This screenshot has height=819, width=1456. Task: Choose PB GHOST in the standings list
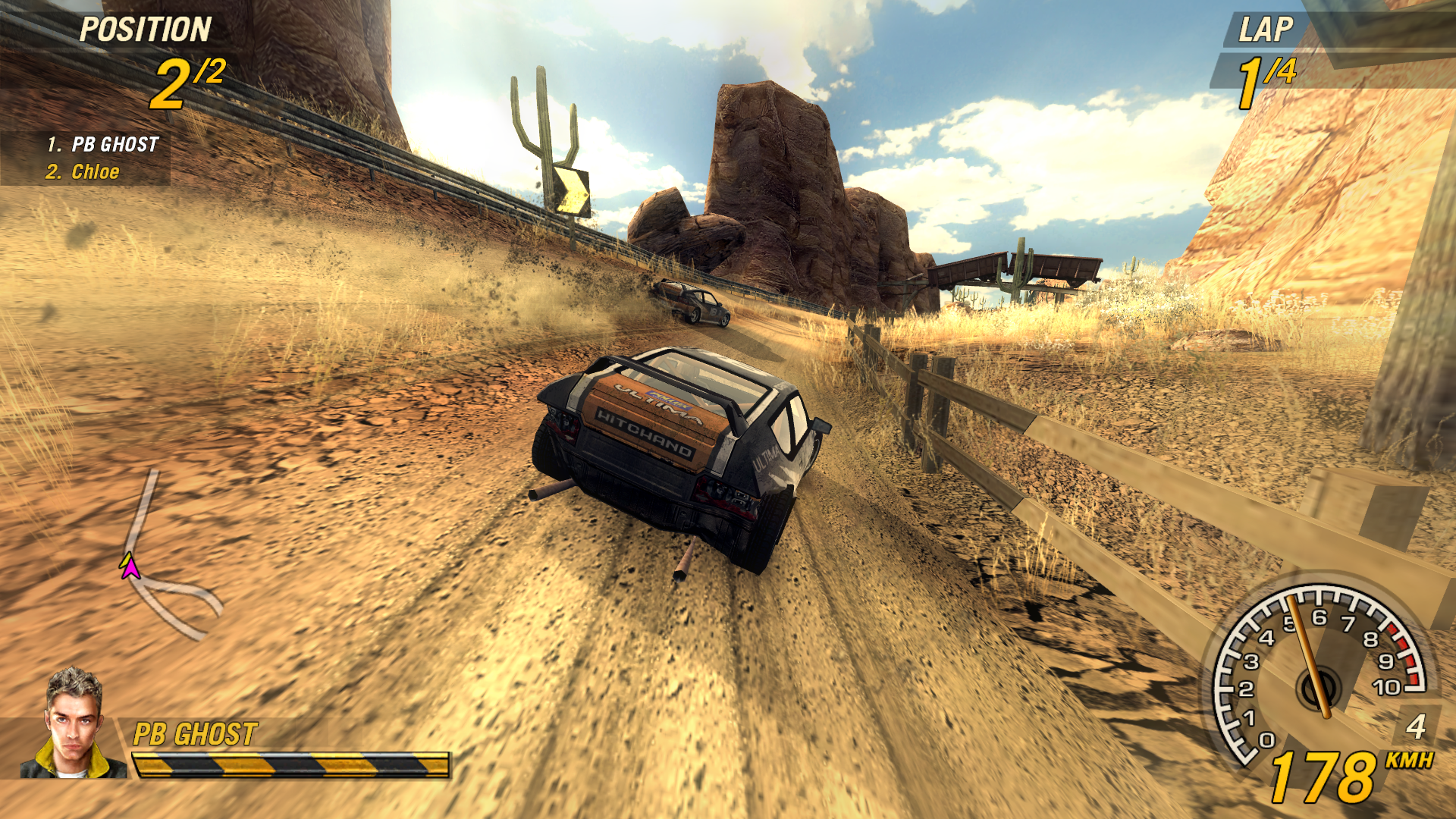(115, 144)
